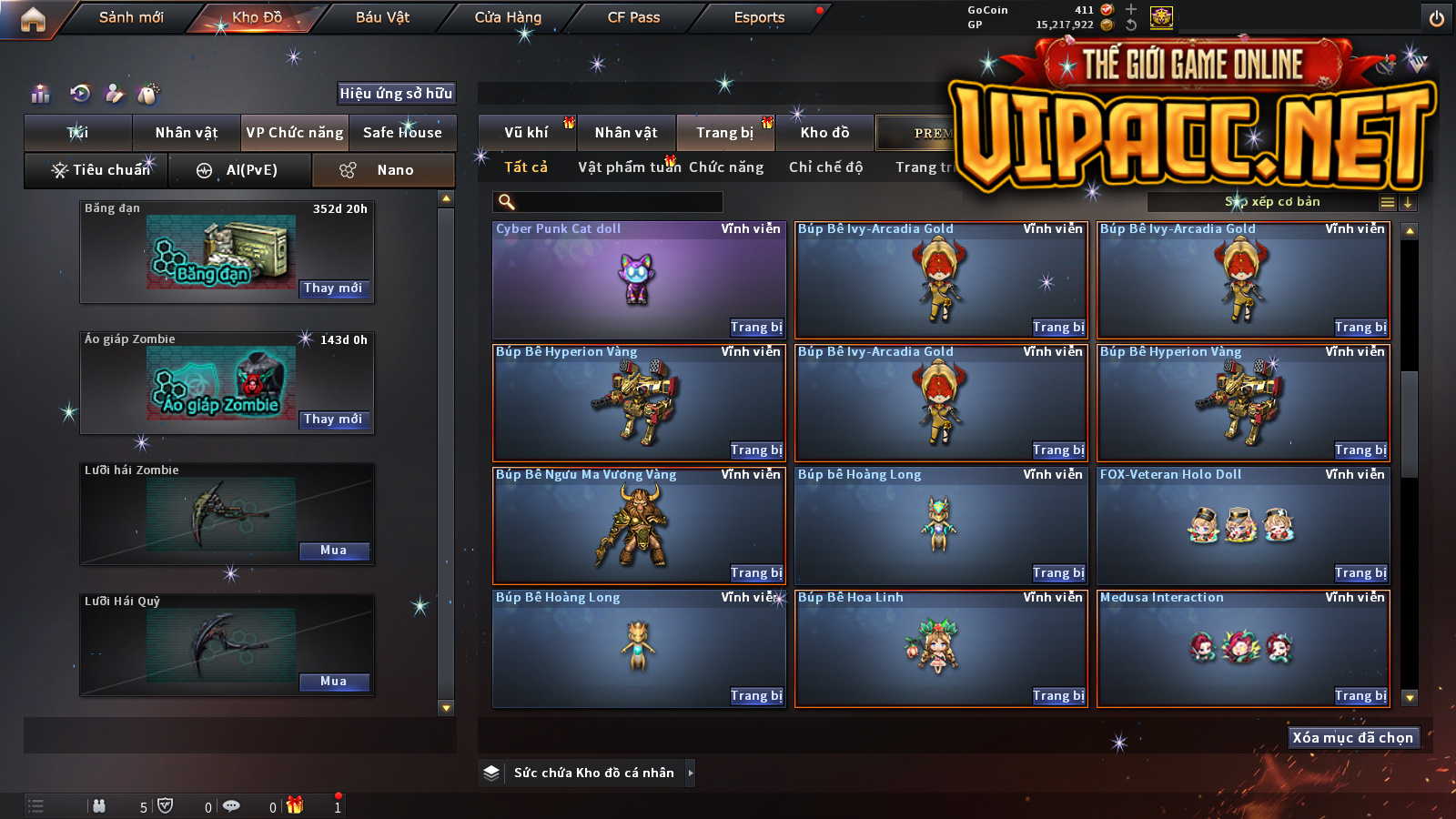The image size is (1456, 819).
Task: Expand Sức chứa Kho đồ cá nhân
Action: [x=691, y=773]
